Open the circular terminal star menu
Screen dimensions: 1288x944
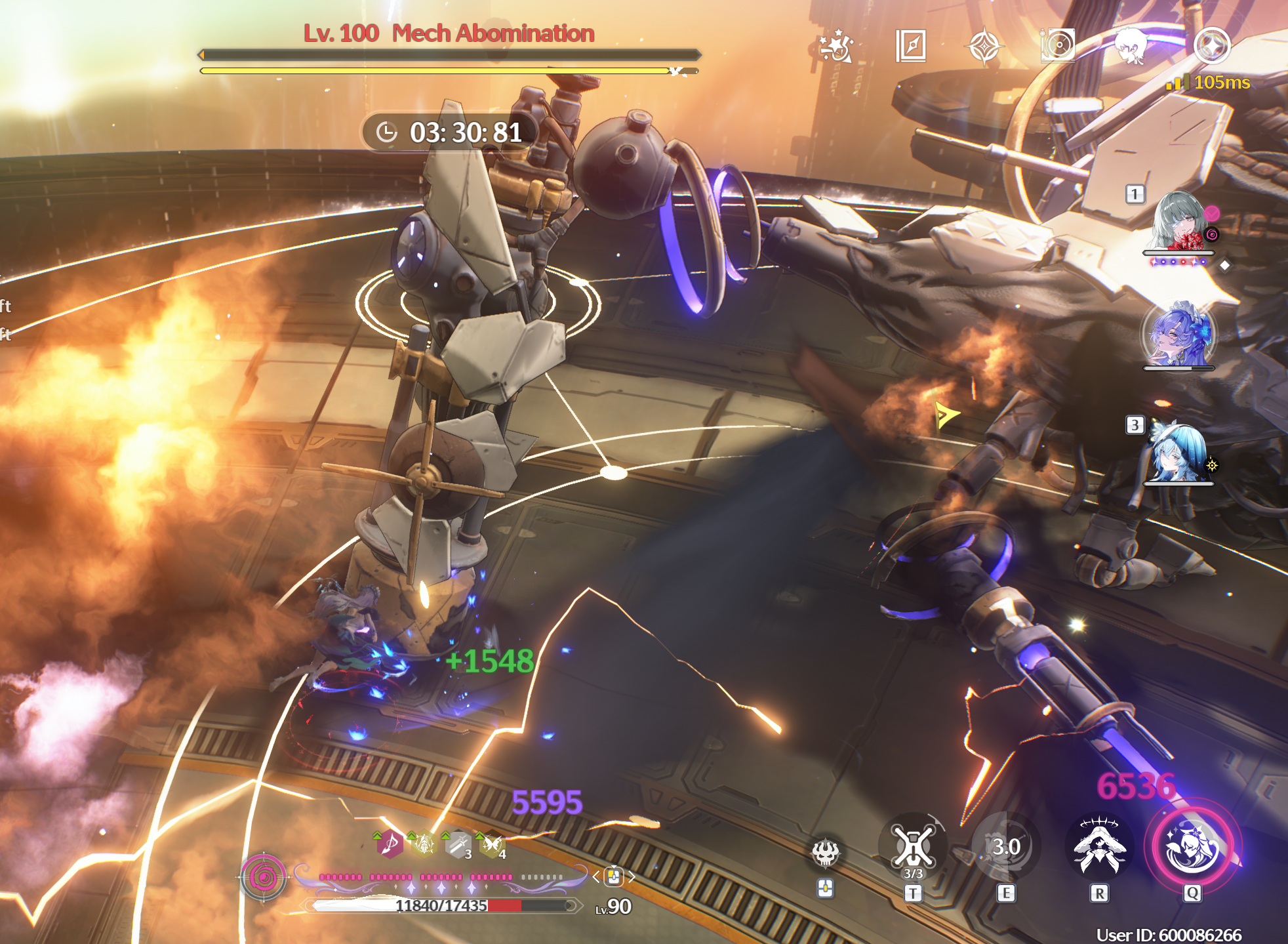point(1211,45)
